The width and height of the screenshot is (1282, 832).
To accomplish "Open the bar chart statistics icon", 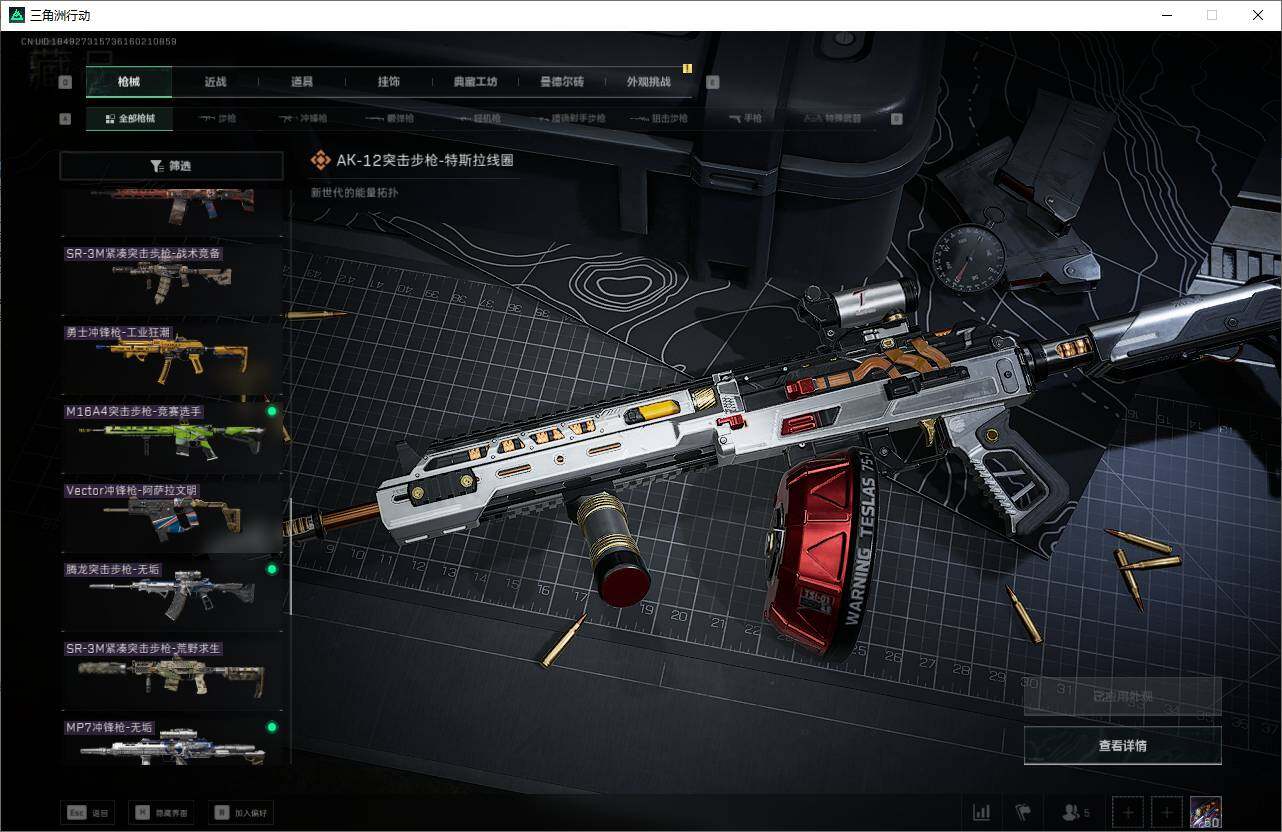I will click(982, 812).
